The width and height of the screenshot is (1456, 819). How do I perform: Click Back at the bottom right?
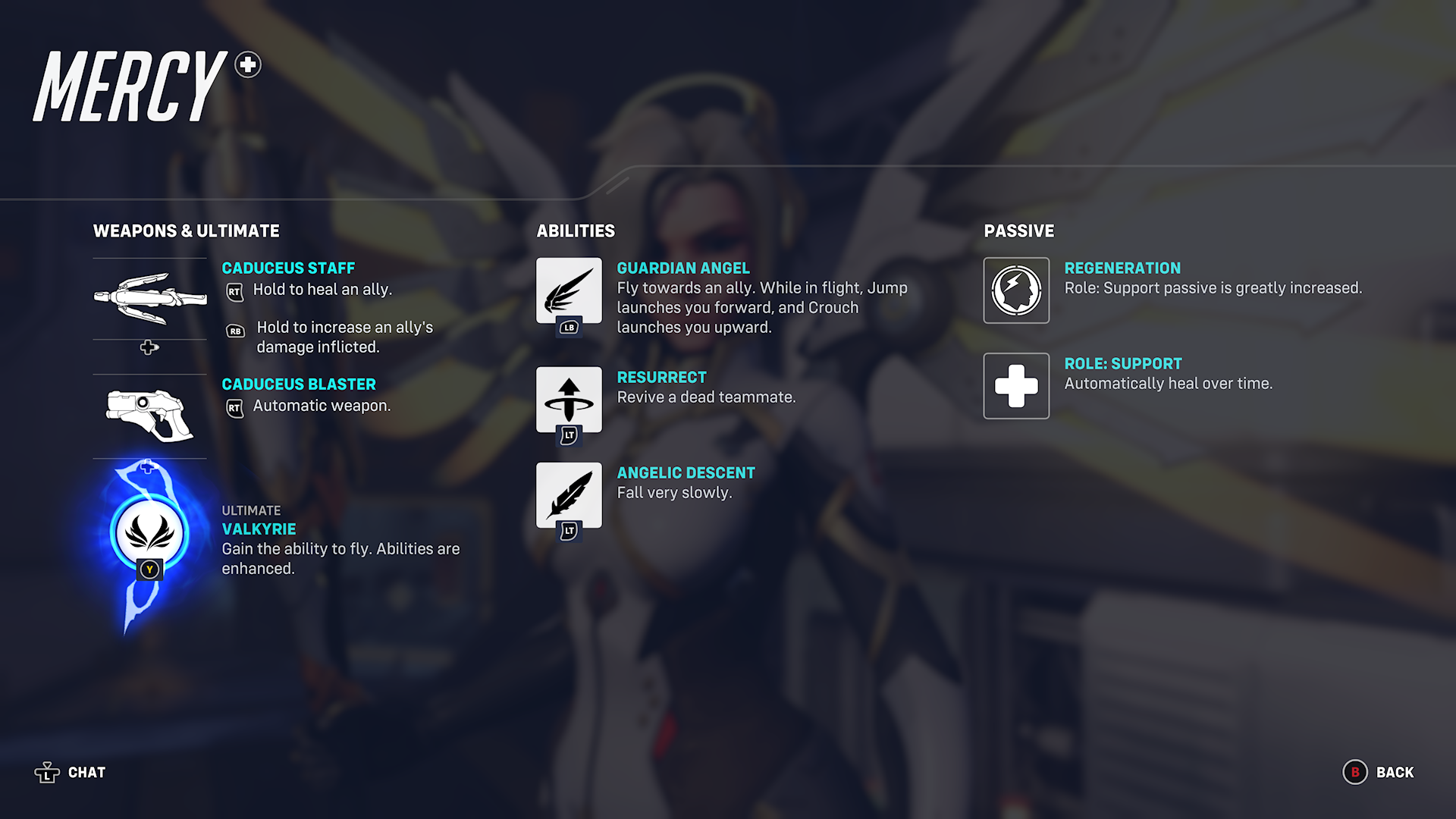pyautogui.click(x=1394, y=772)
